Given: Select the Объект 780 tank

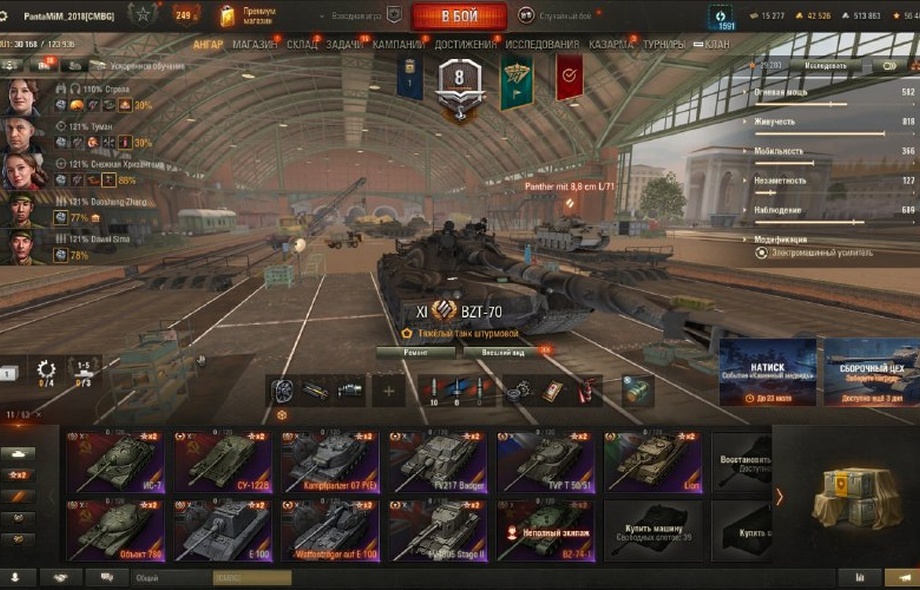Looking at the screenshot, I should [116, 530].
